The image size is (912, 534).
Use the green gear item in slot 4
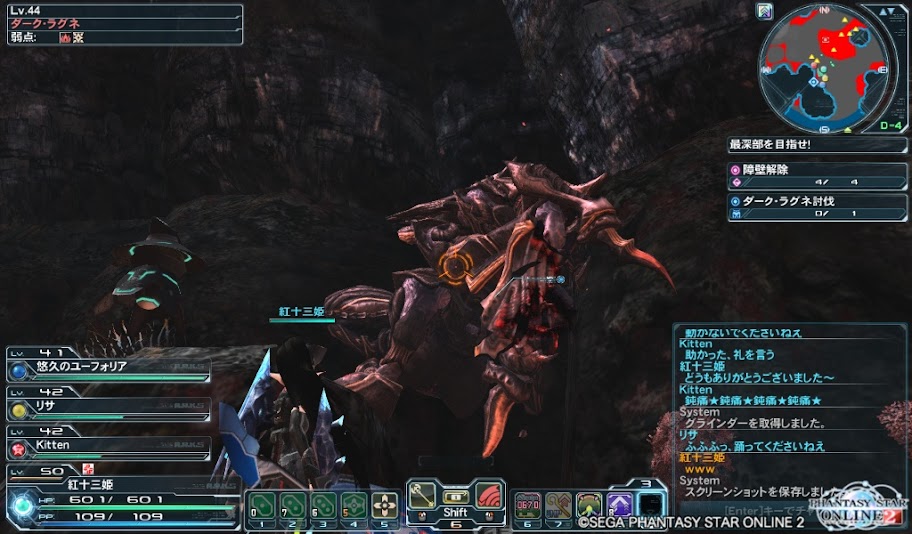353,505
